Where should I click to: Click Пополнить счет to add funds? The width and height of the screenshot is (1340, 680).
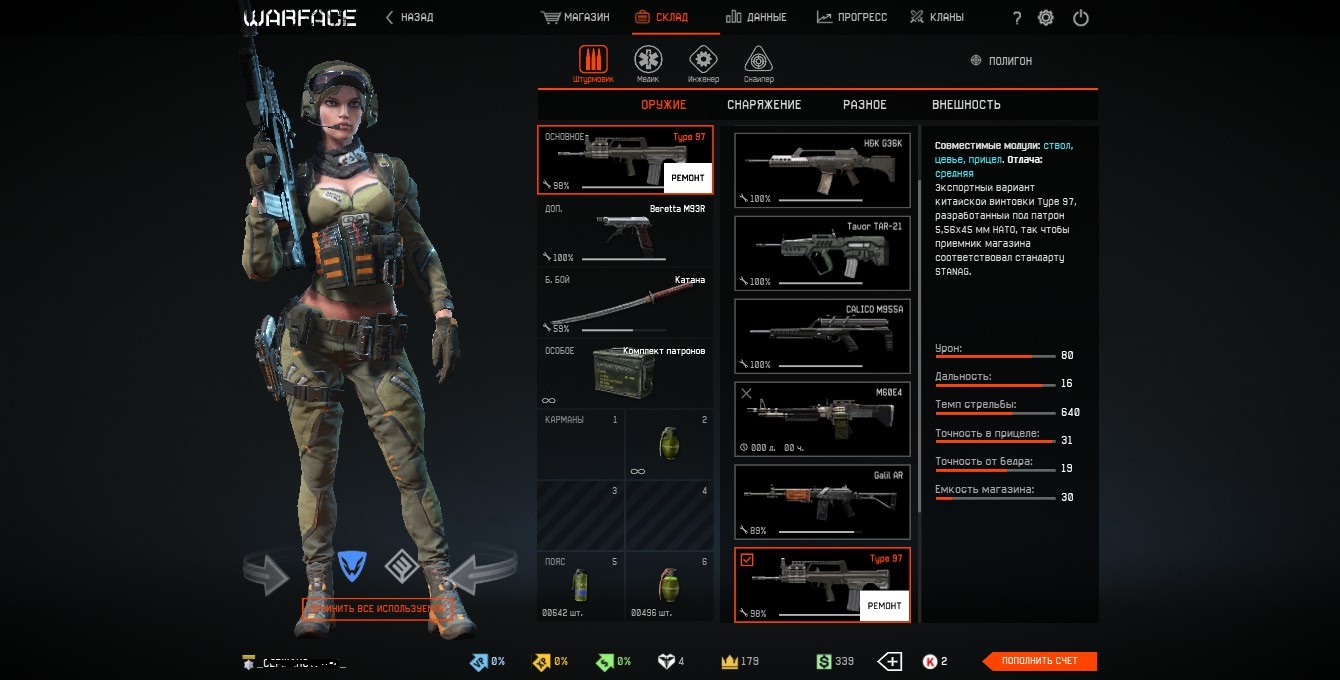[x=1040, y=661]
